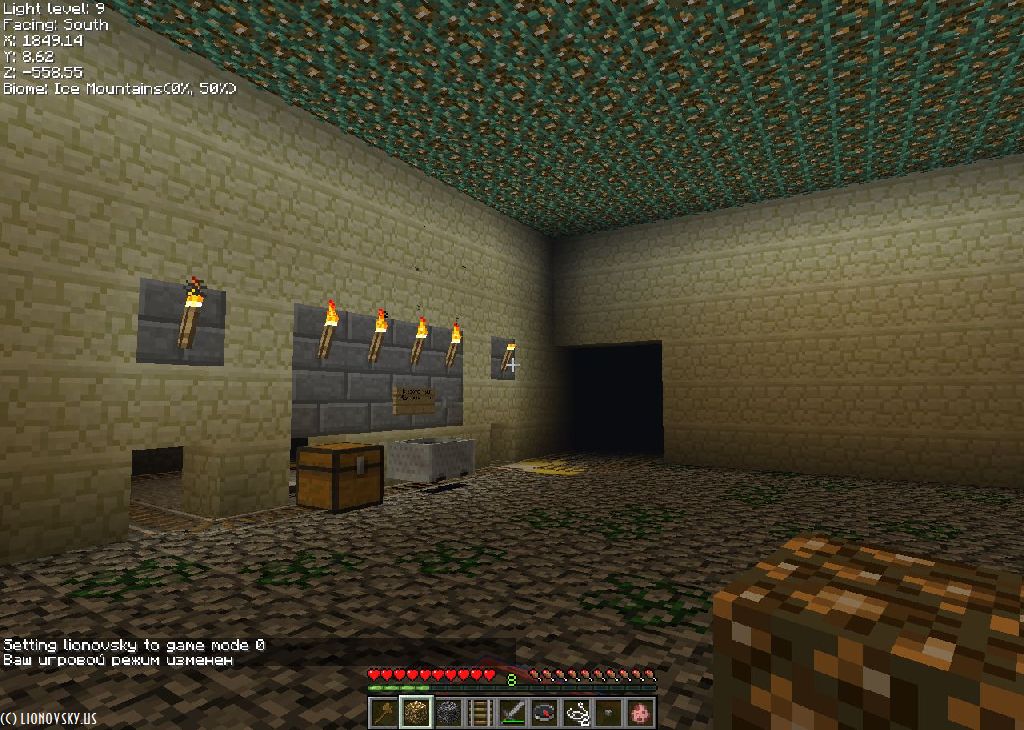This screenshot has width=1024, height=730.
Task: Select the small grey item hotbar slot
Action: (x=608, y=712)
